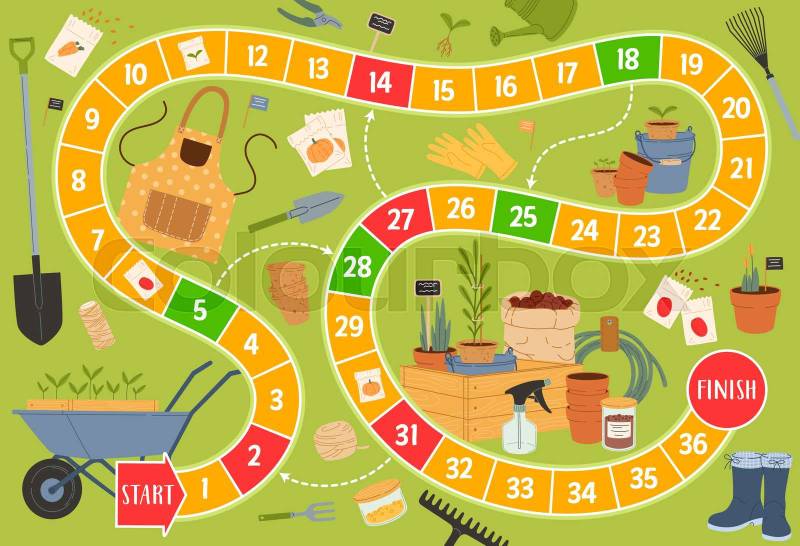Click the green tile numbered 5
The height and width of the screenshot is (546, 800).
[200, 309]
